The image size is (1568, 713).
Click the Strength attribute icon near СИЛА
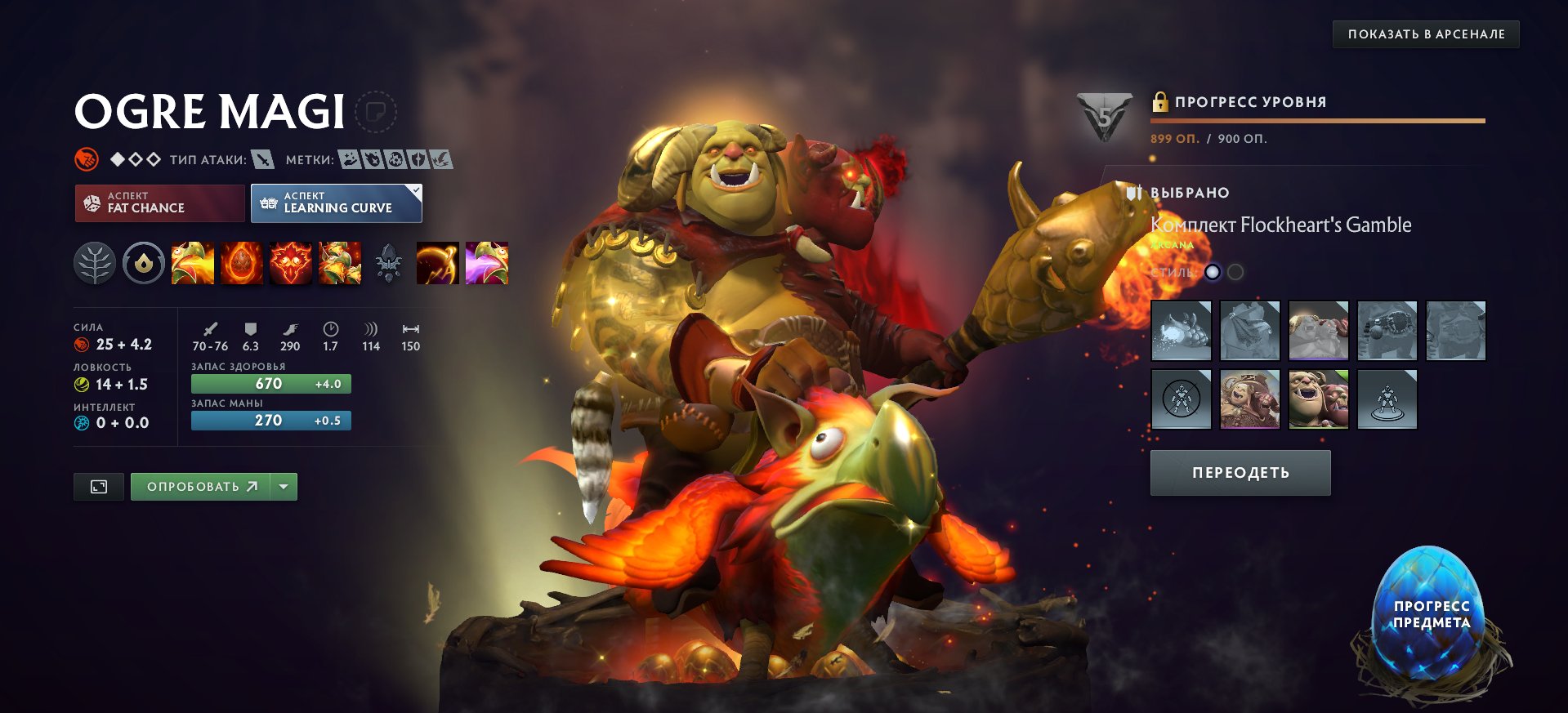point(83,345)
